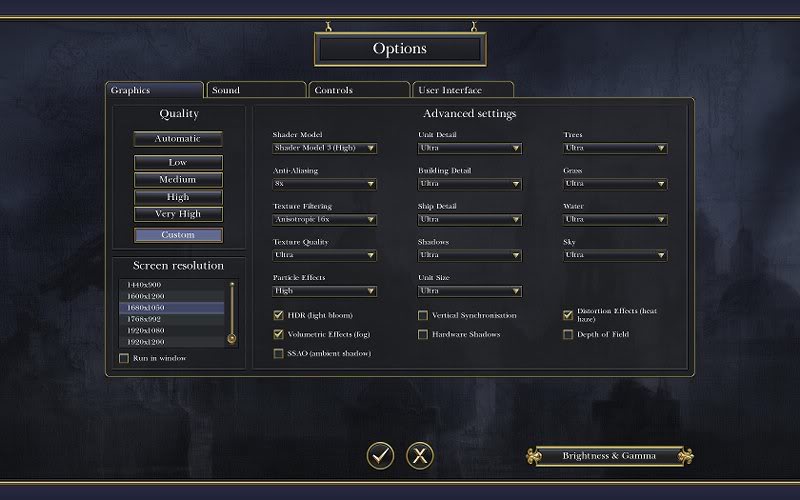Open the Anti-Aliasing dropdown

(324, 184)
